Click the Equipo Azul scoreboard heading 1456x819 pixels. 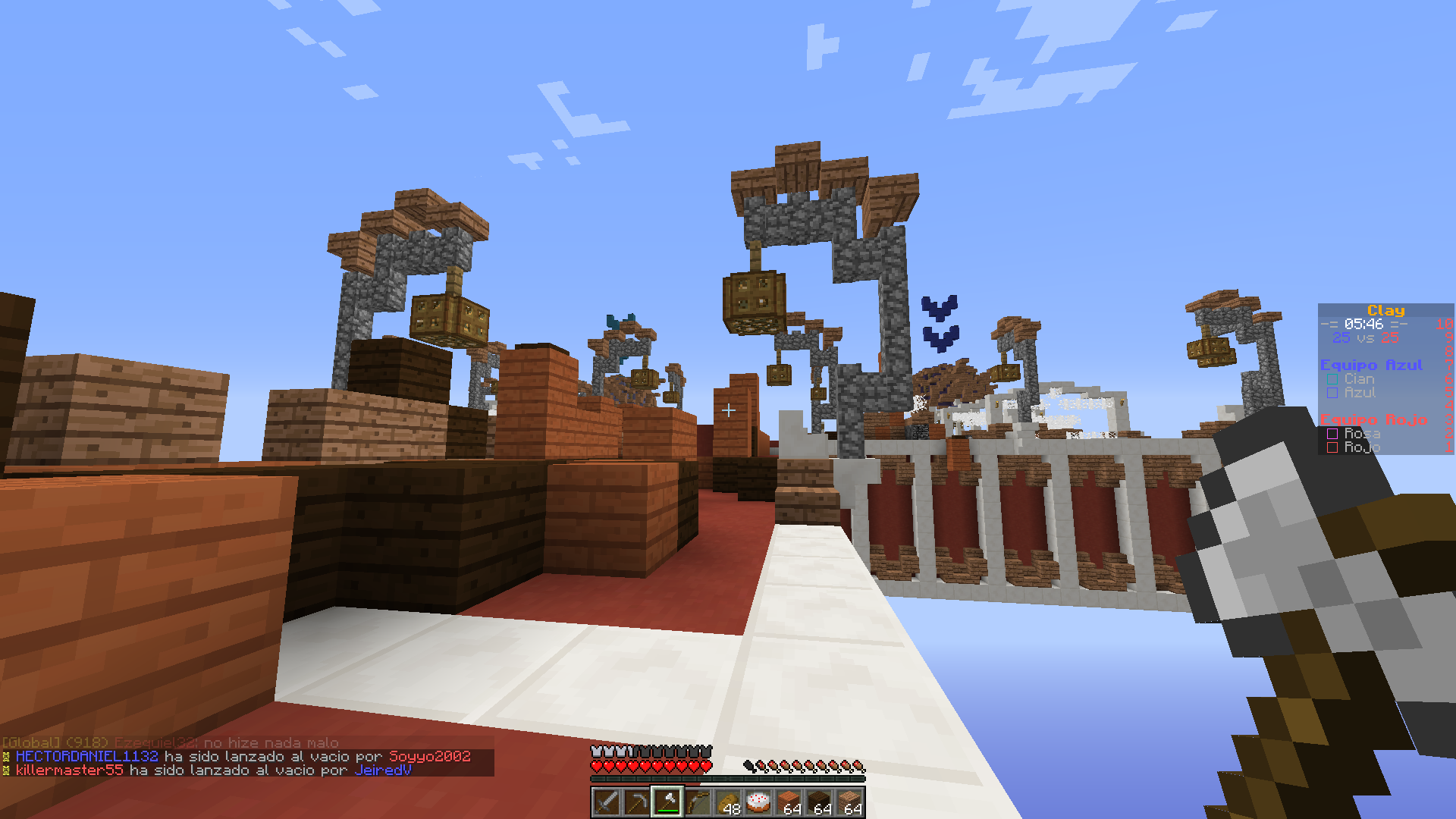(1371, 365)
